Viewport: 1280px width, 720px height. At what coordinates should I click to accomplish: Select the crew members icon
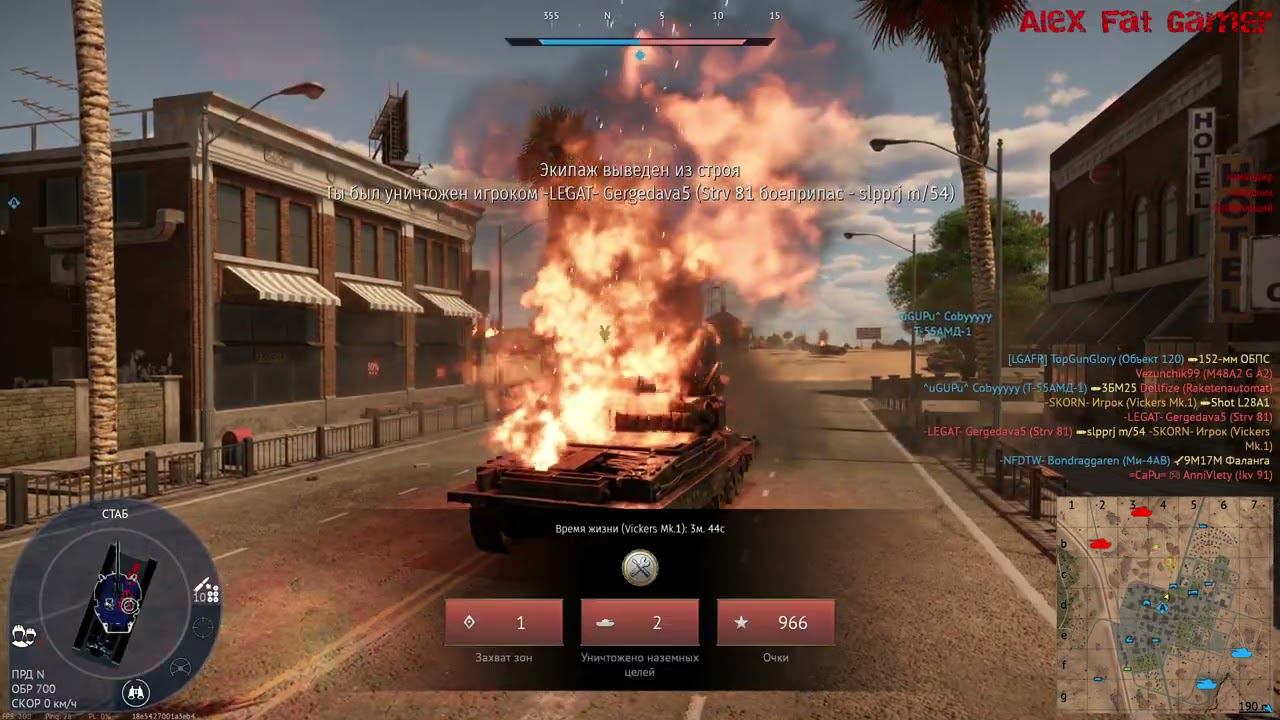pos(23,634)
